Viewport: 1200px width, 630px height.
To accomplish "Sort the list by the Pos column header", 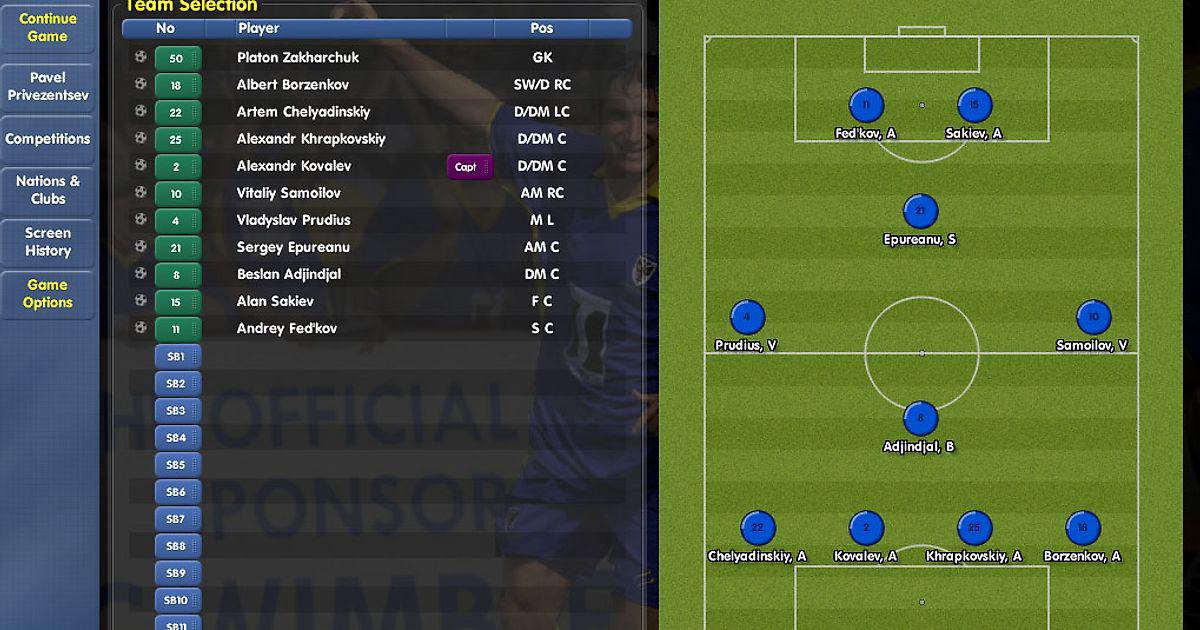I will point(542,29).
